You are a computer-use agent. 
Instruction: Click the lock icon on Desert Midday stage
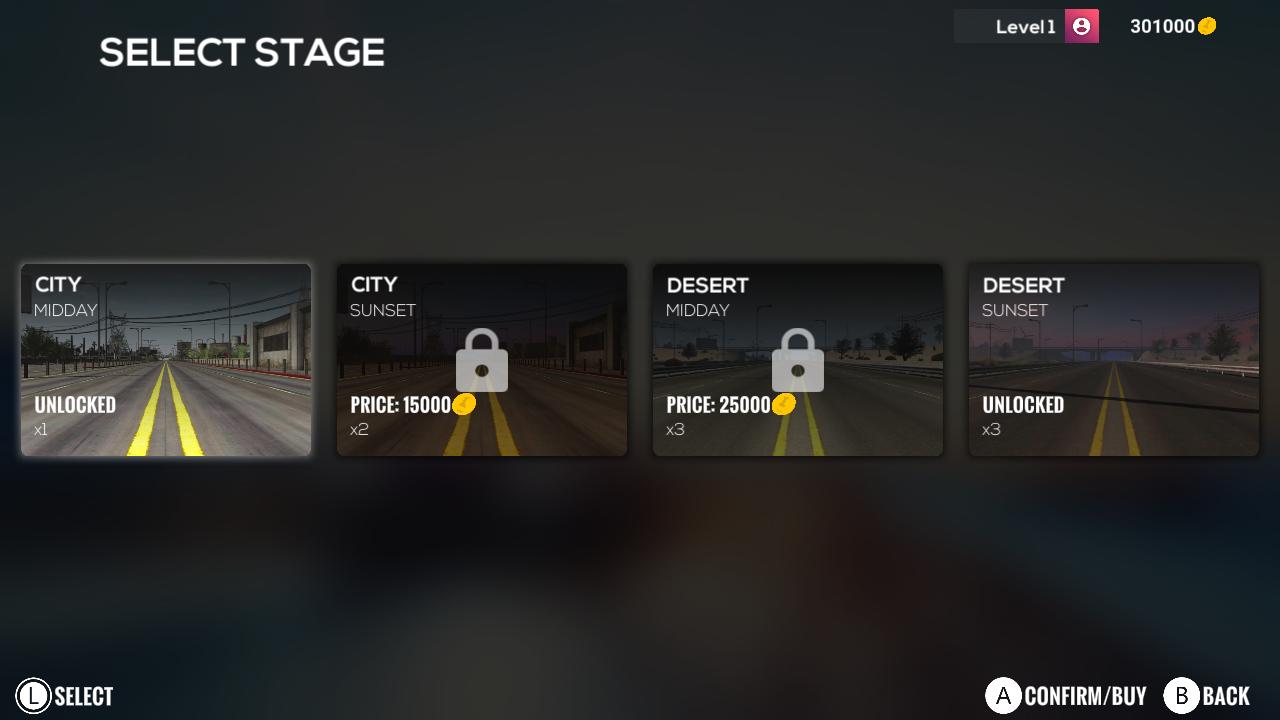click(797, 360)
